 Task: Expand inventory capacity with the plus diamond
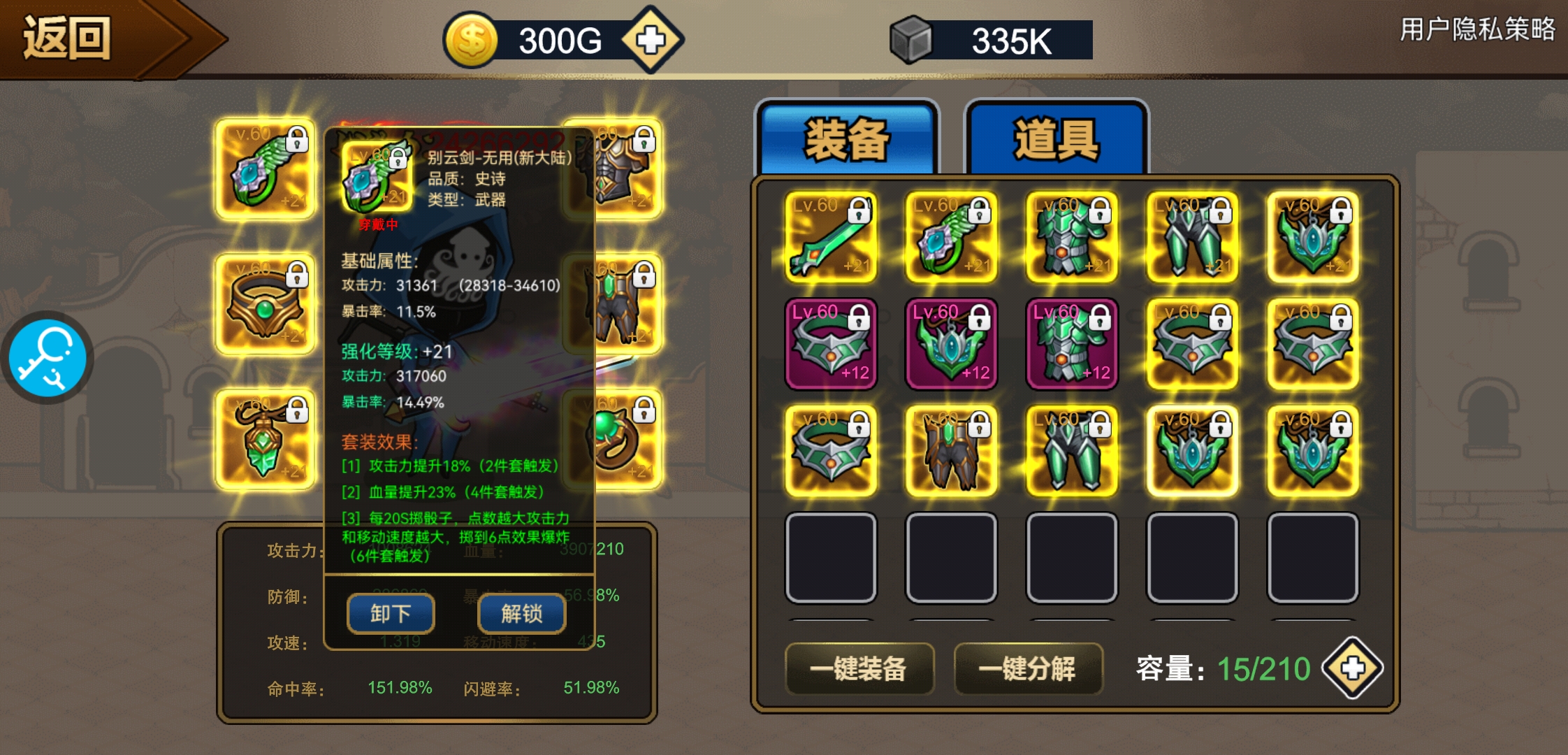pyautogui.click(x=1352, y=668)
